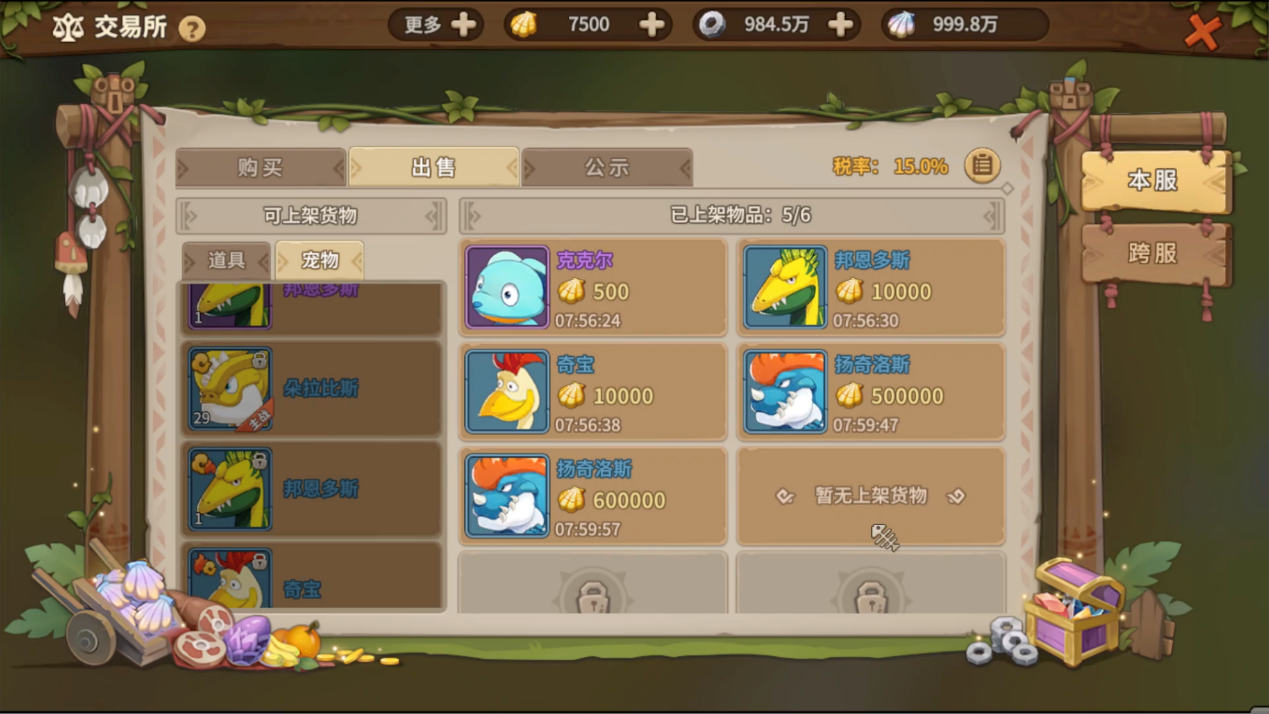This screenshot has height=714, width=1269.
Task: Choose the 扬奇洛斯 listing priced 600000
Action: click(593, 496)
